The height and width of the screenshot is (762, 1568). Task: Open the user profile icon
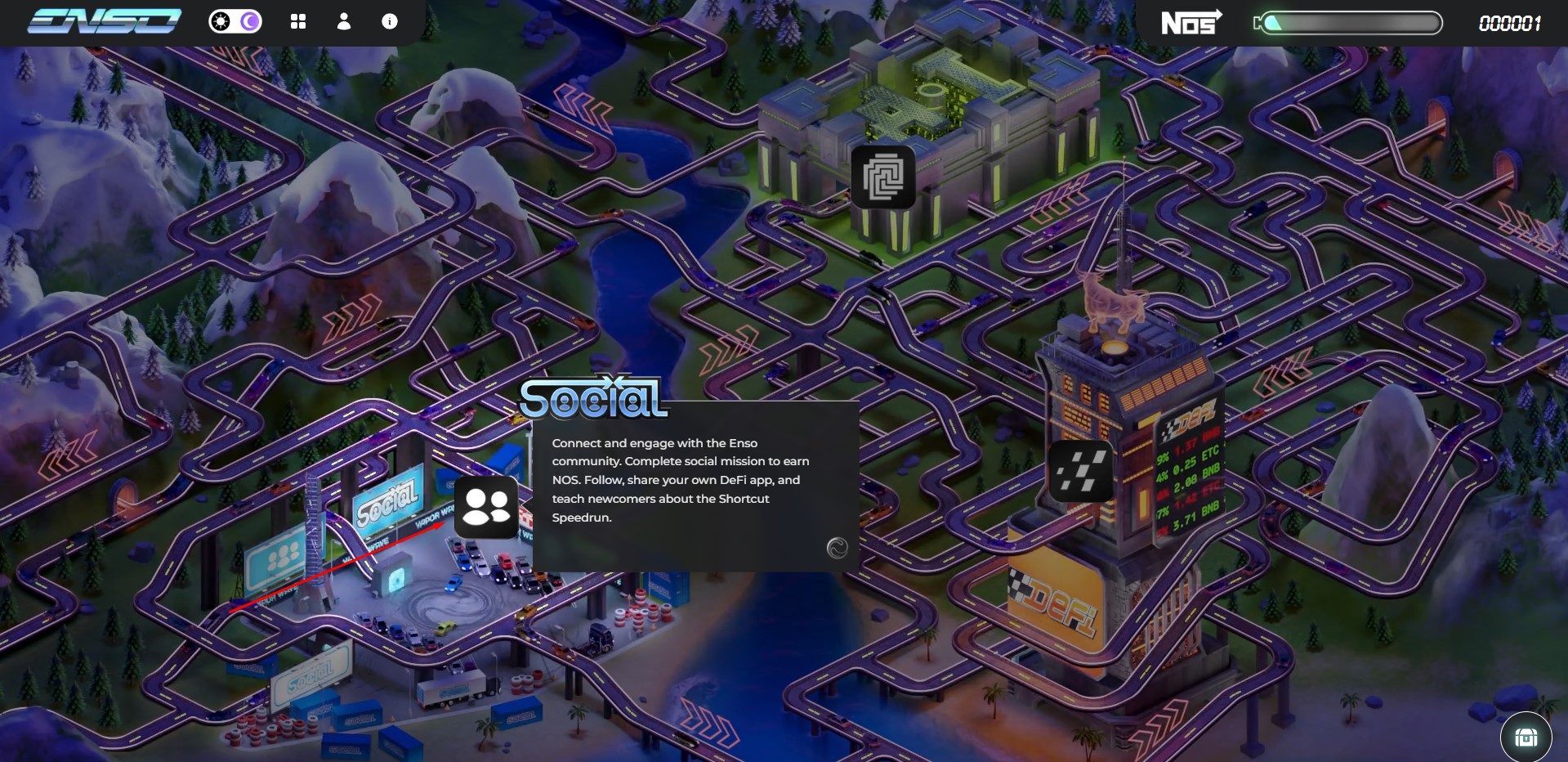click(x=344, y=22)
